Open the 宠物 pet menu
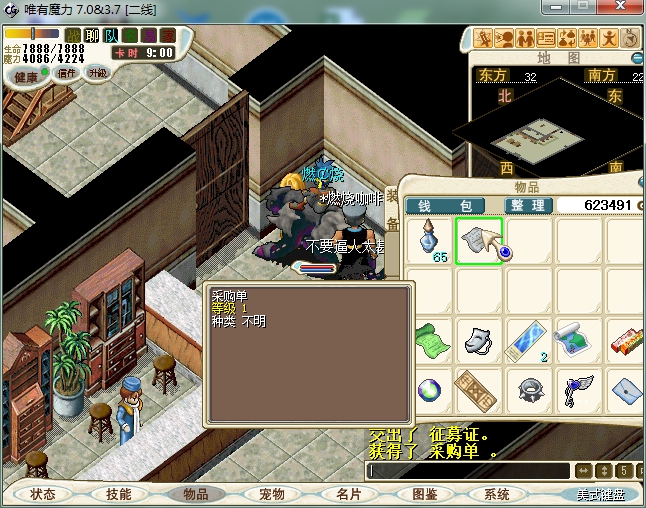This screenshot has height=508, width=646. coord(271,494)
